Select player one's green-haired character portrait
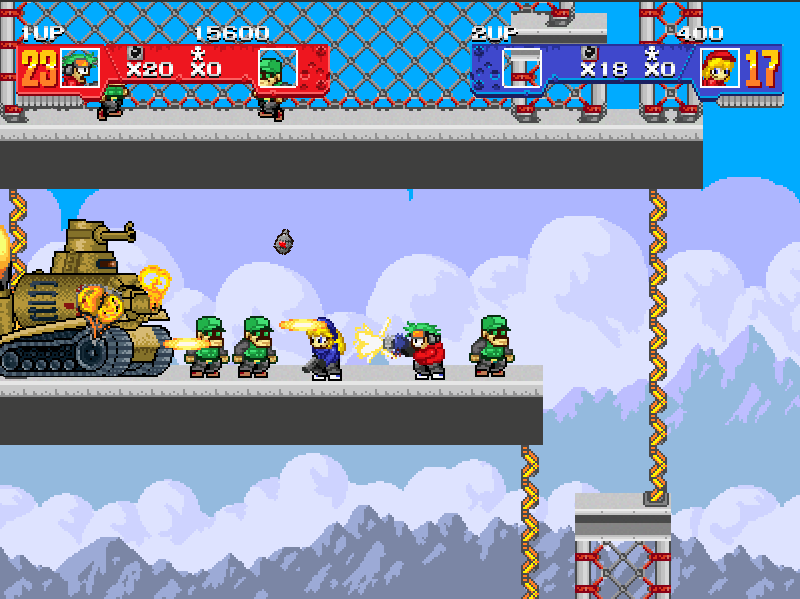Image resolution: width=800 pixels, height=599 pixels. (79, 67)
